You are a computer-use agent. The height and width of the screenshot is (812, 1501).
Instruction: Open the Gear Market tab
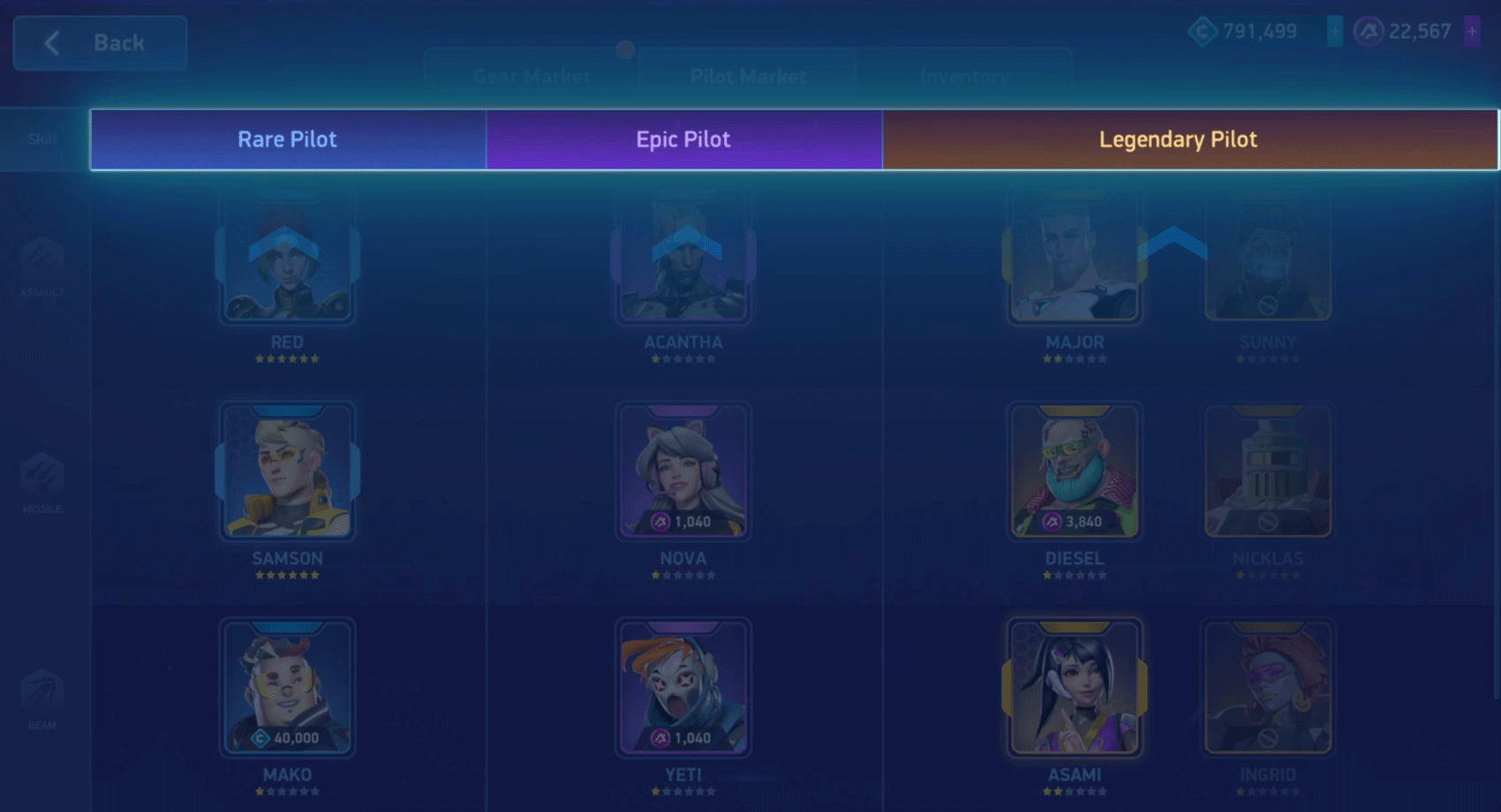coord(532,76)
